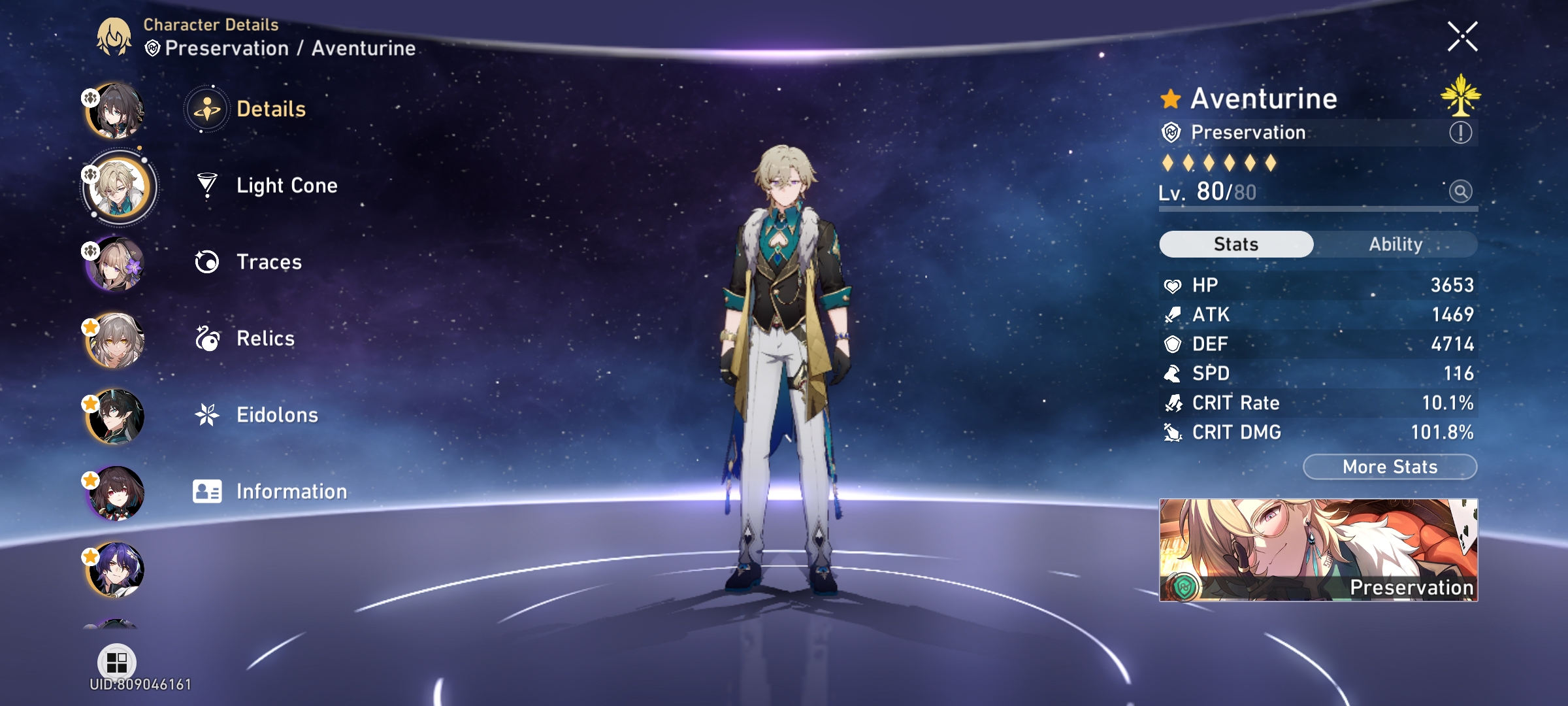Click the star icon before Aventurine's name

pyautogui.click(x=1170, y=98)
